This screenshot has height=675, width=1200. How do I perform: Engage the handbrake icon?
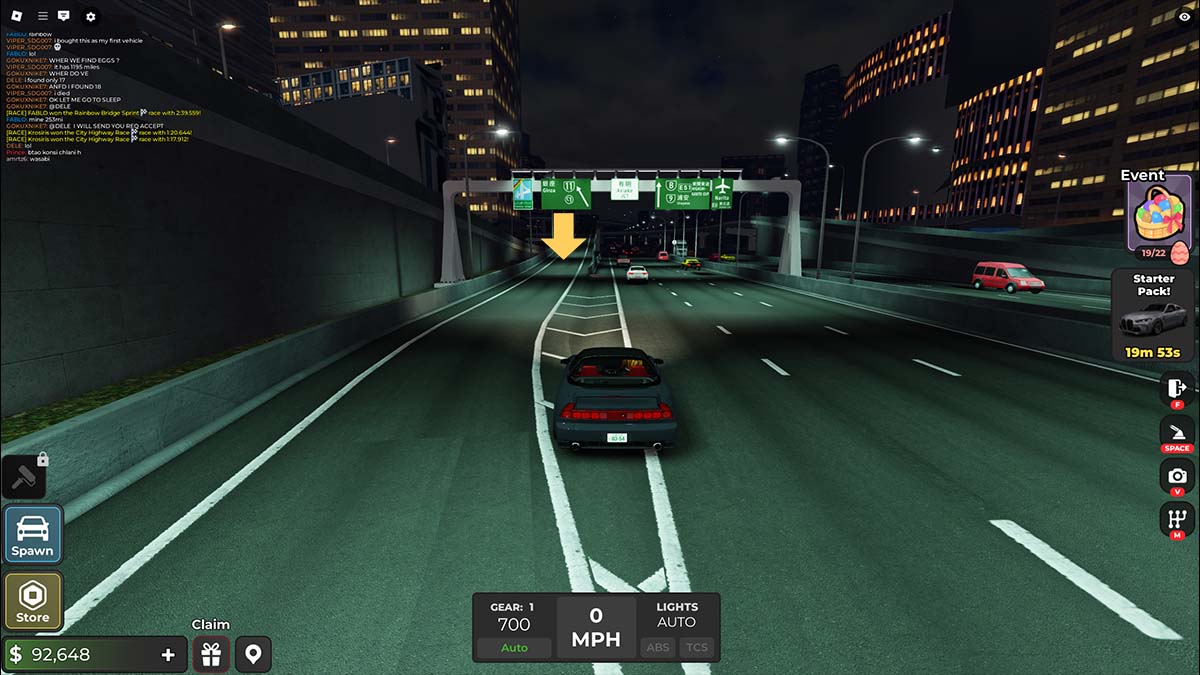[x=1177, y=432]
